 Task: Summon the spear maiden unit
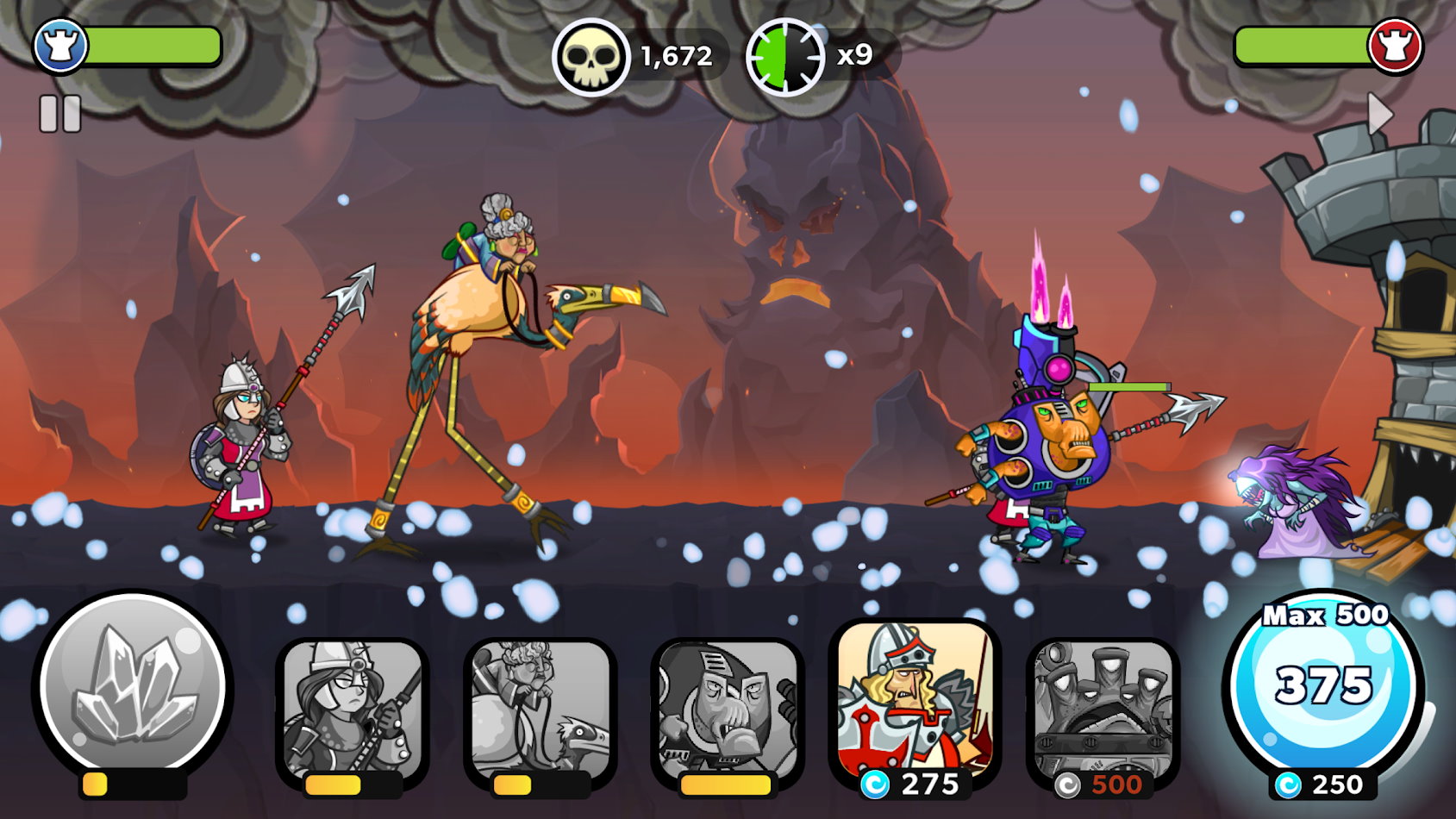(x=352, y=710)
